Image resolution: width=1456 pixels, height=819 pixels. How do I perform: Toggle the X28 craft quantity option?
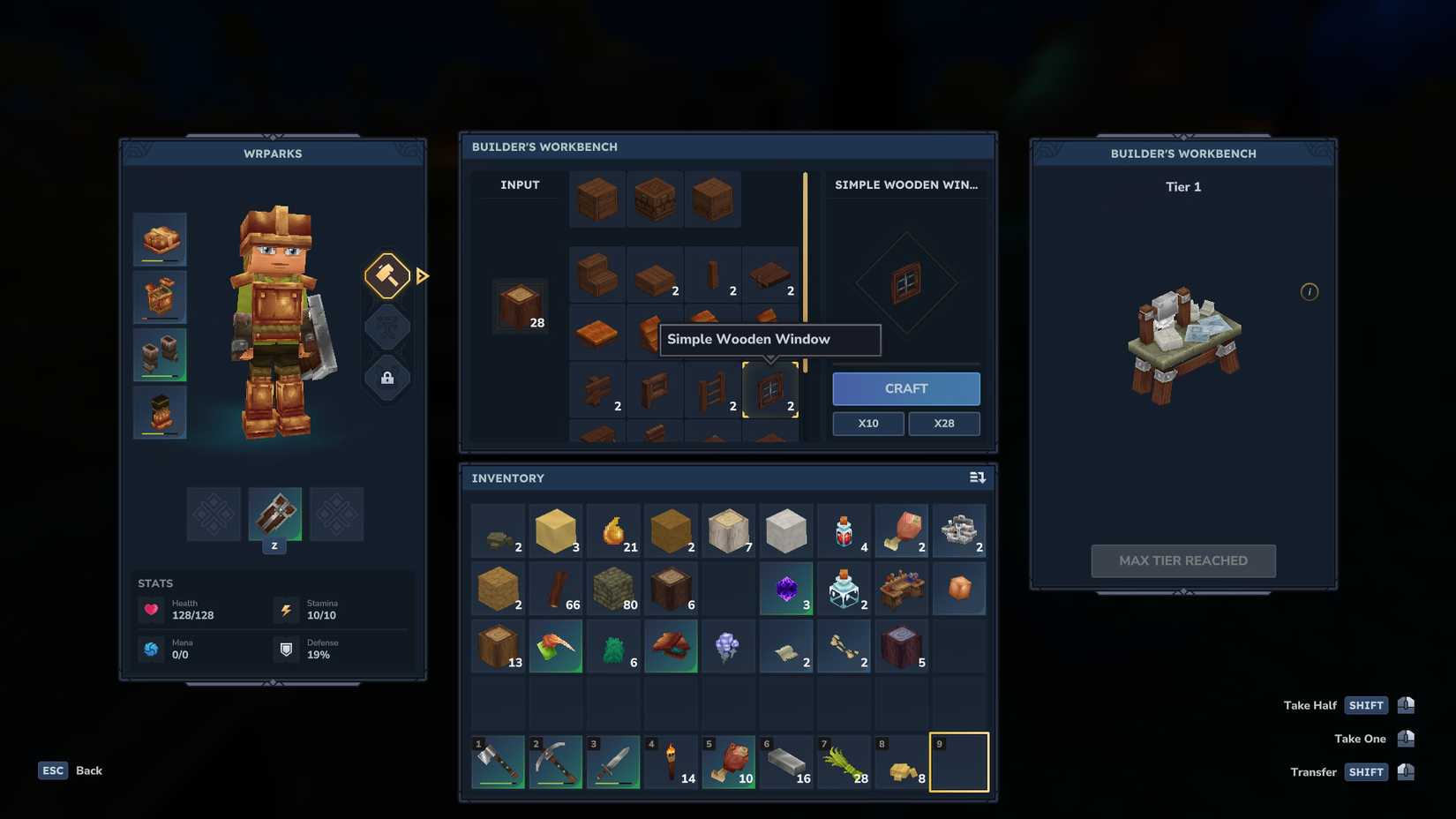pos(943,424)
